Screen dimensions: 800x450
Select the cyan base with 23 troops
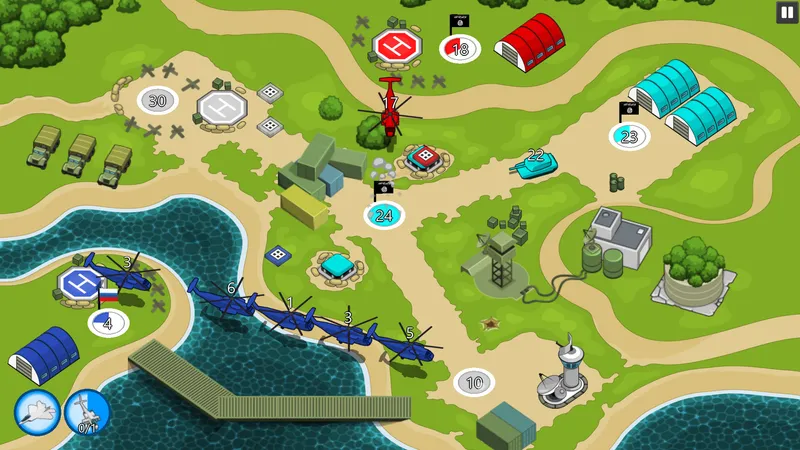[x=629, y=137]
